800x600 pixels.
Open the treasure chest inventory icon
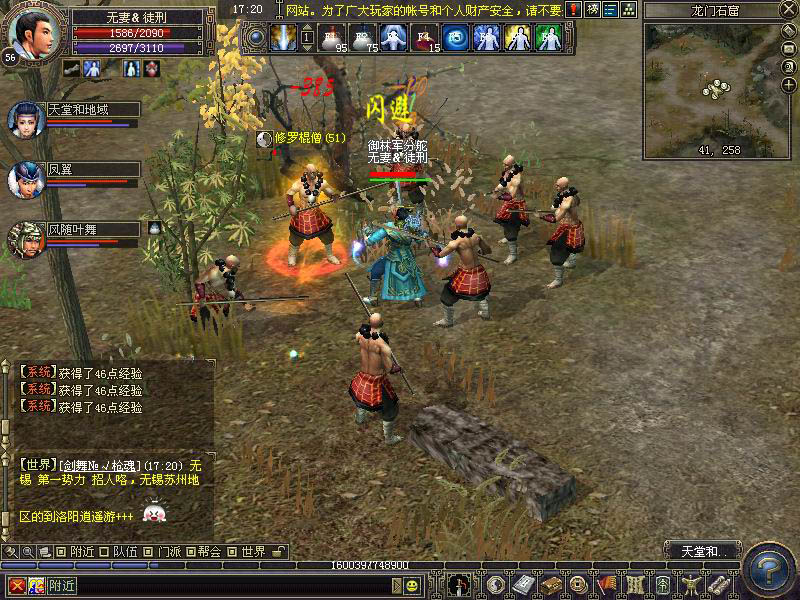click(x=550, y=585)
